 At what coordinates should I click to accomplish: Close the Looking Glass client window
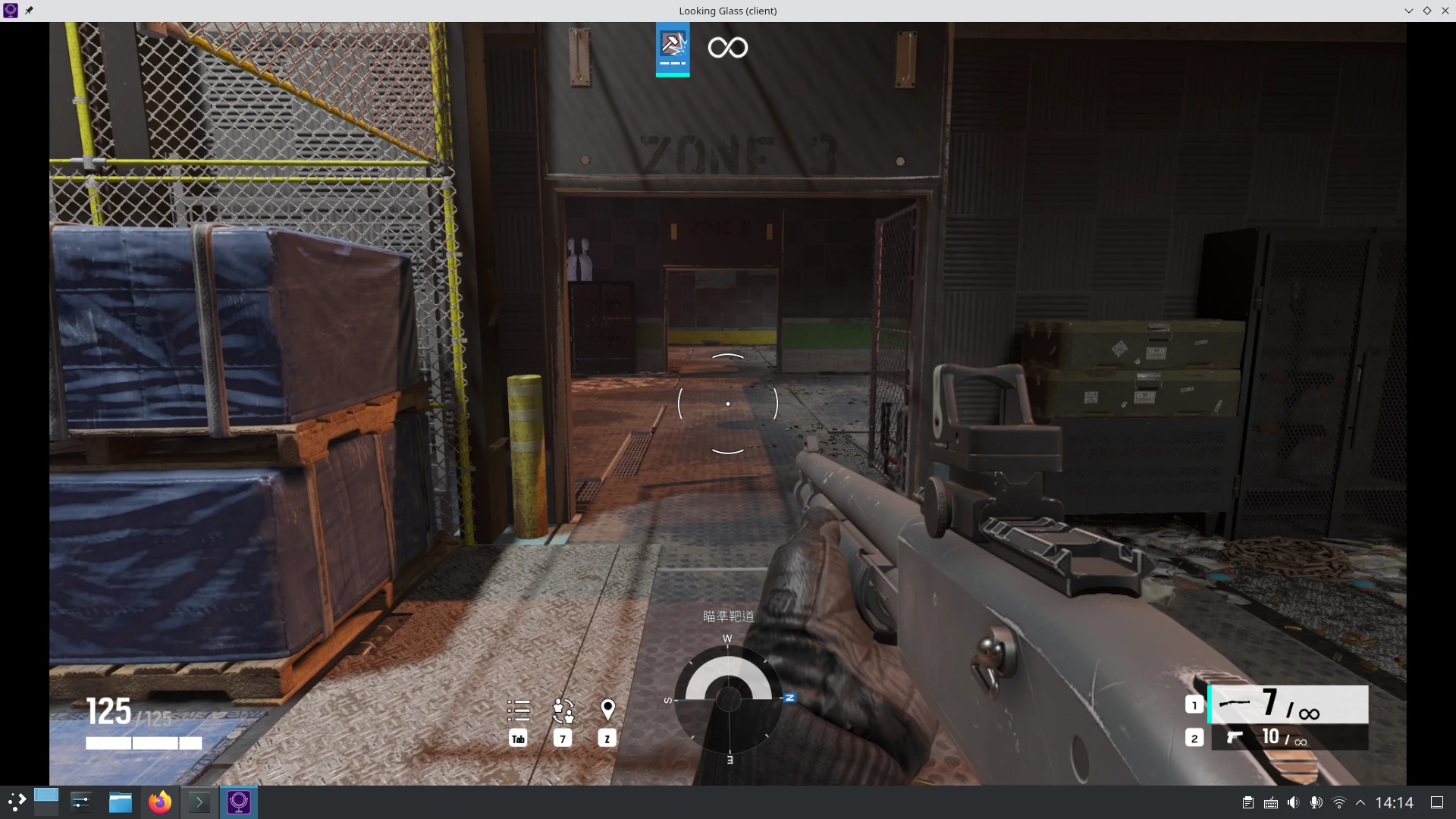[x=1445, y=11]
